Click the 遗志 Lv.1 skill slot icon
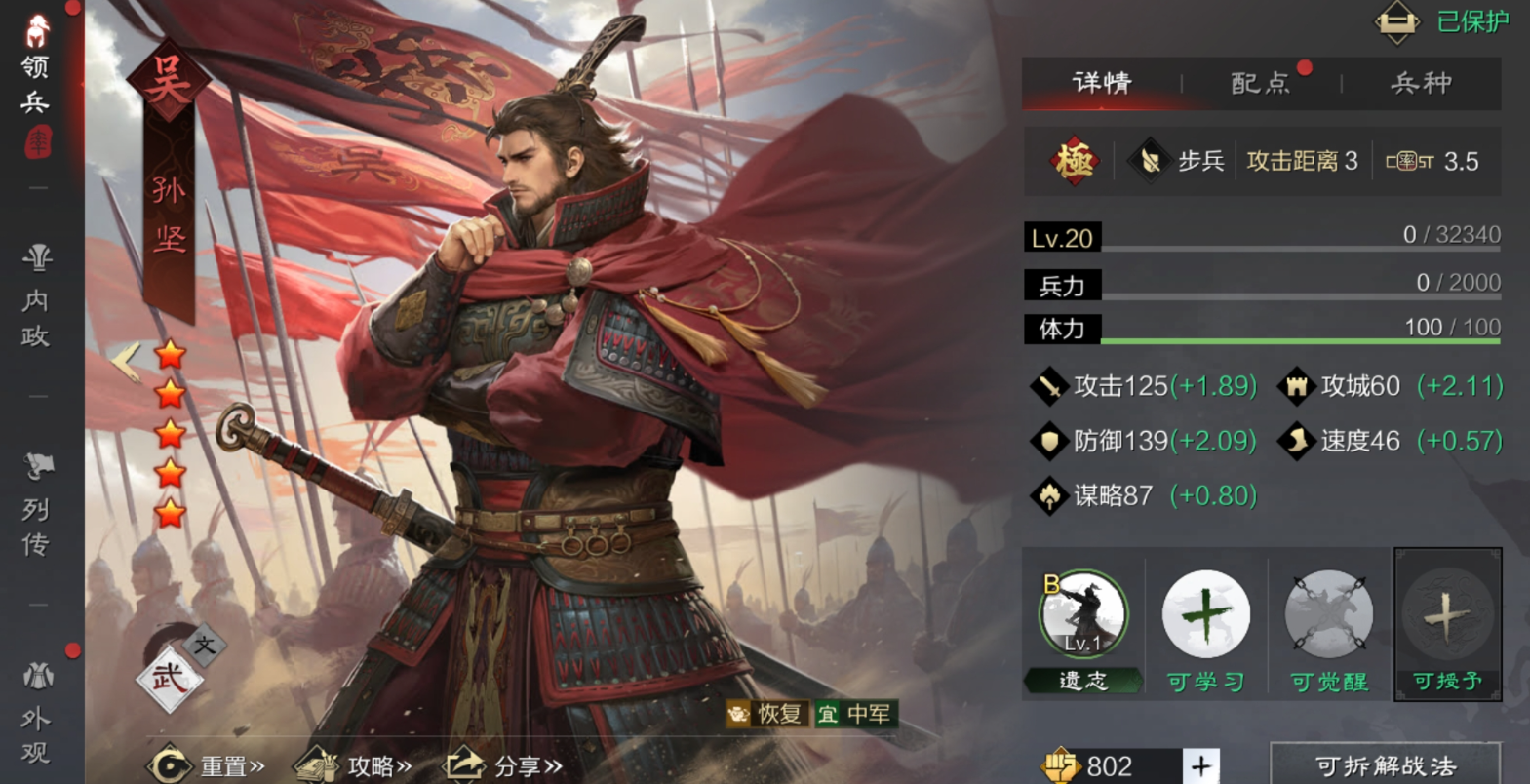Viewport: 1530px width, 784px height. tap(1085, 614)
